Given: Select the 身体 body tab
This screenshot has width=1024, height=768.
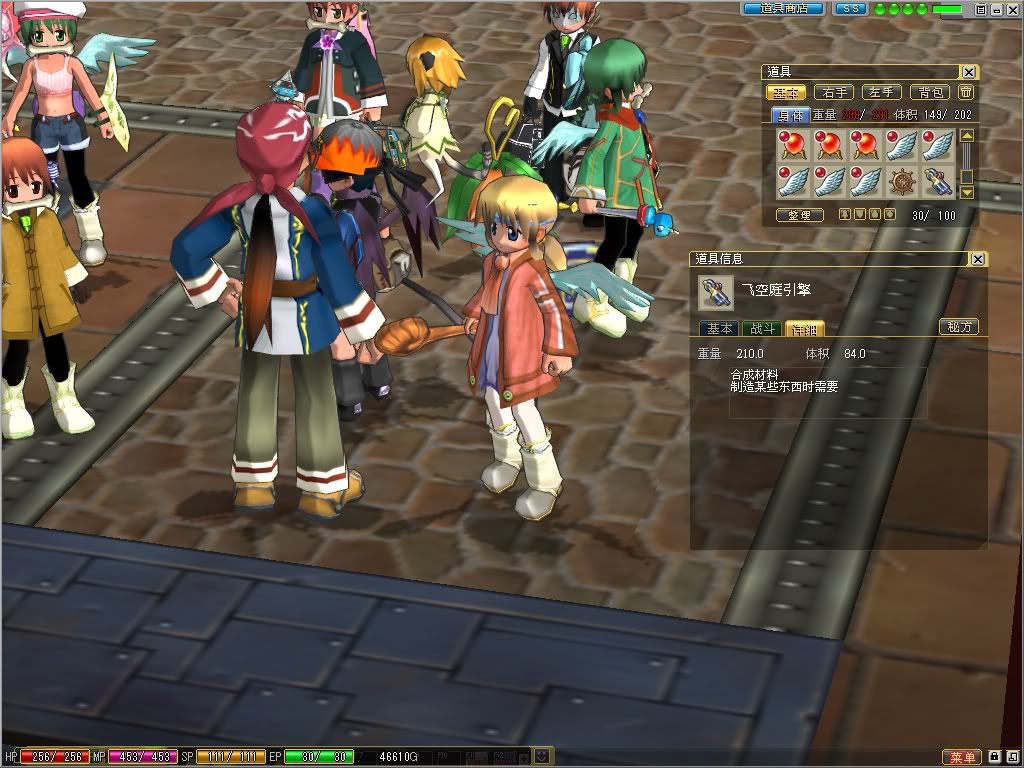Looking at the screenshot, I should 792,115.
